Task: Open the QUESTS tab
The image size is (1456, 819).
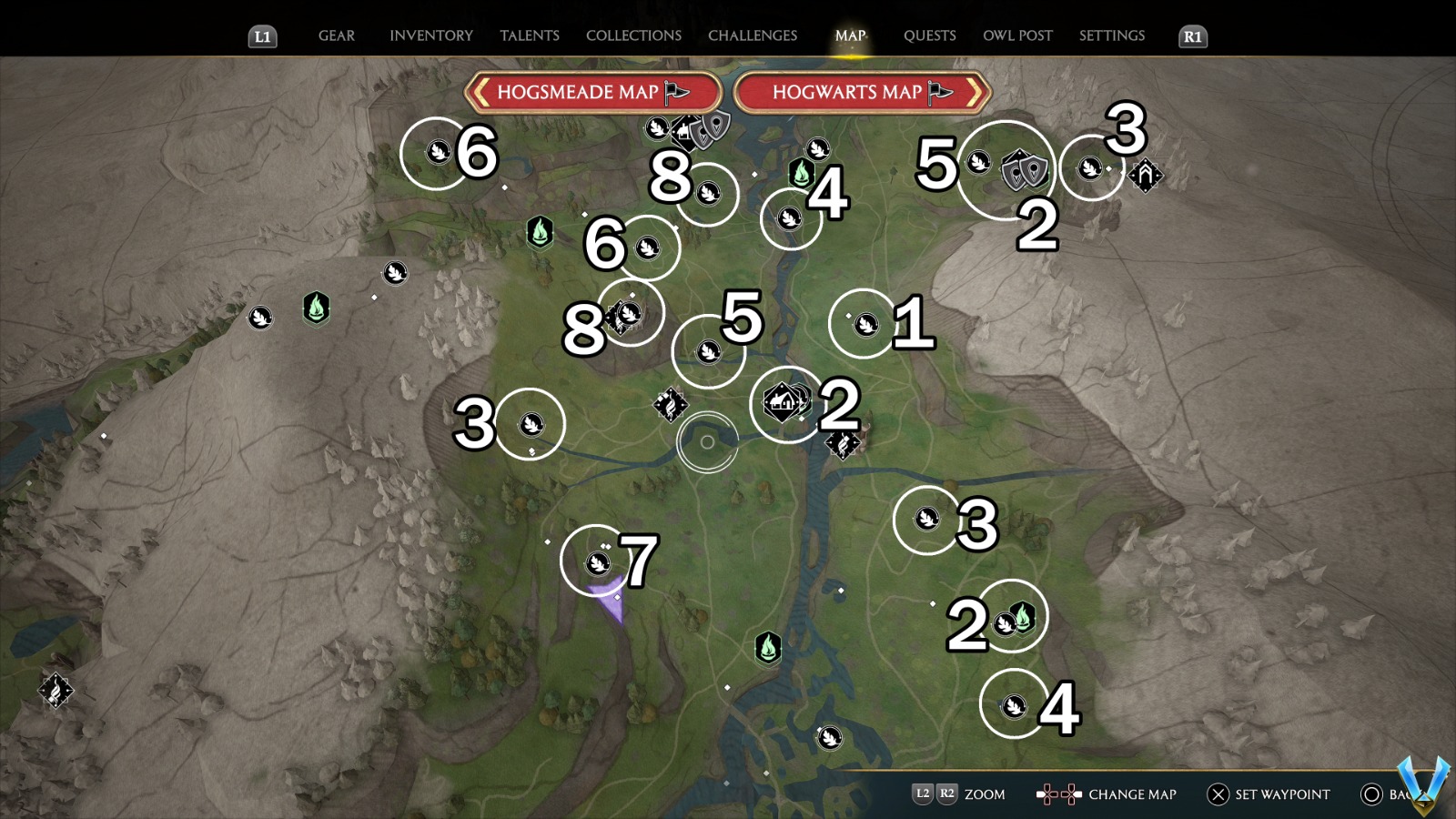Action: pos(929,35)
